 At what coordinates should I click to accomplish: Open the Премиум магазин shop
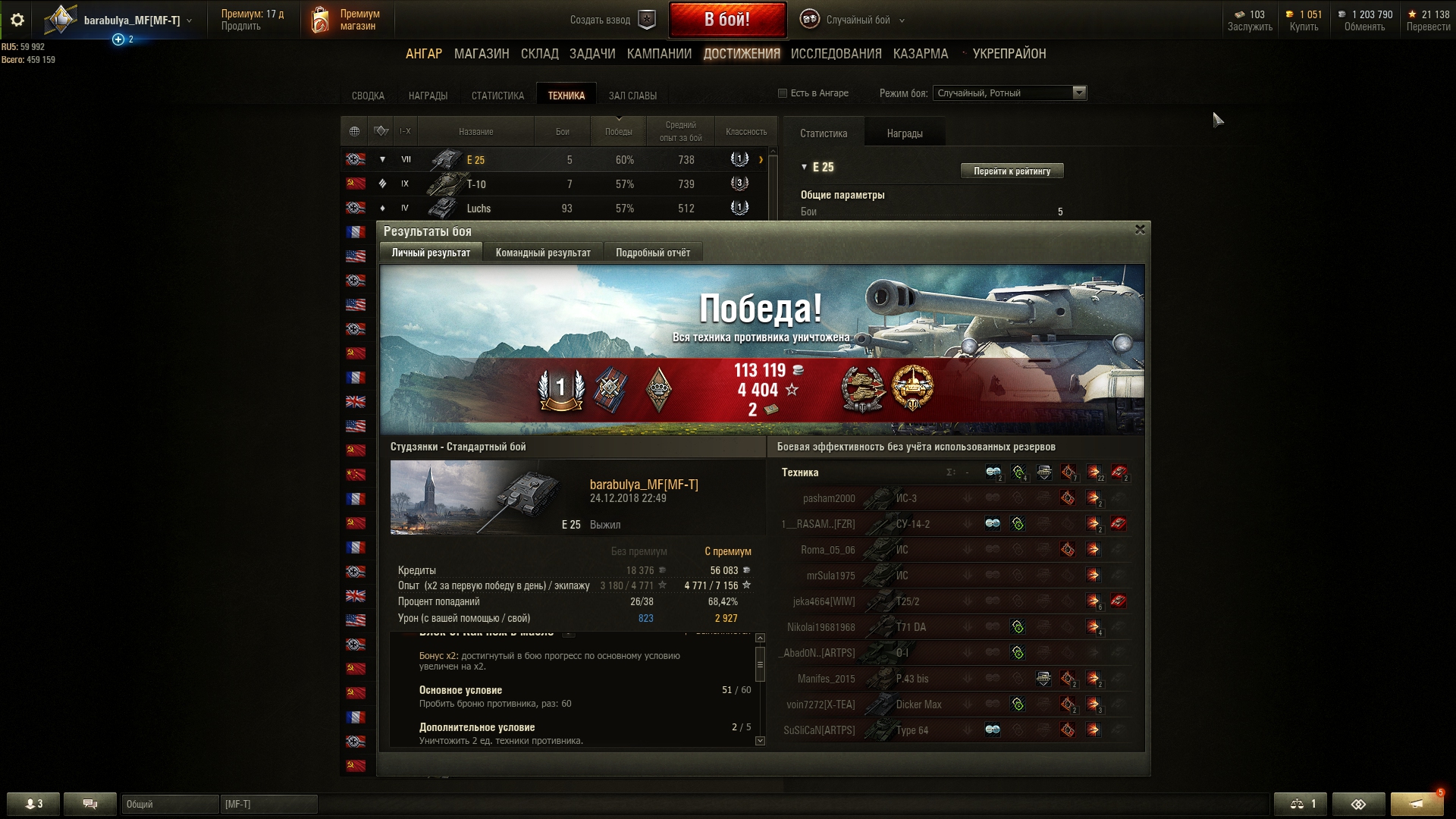click(x=345, y=20)
